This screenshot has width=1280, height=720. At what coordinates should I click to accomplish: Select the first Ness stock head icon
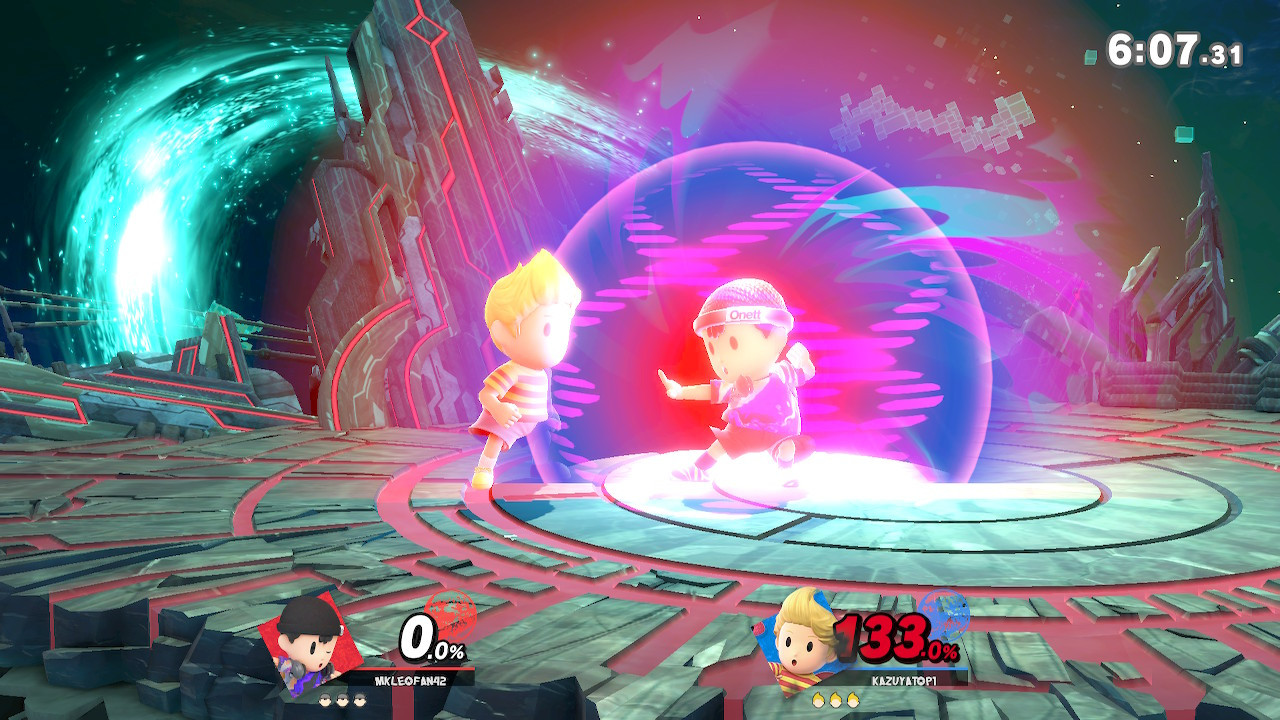324,700
